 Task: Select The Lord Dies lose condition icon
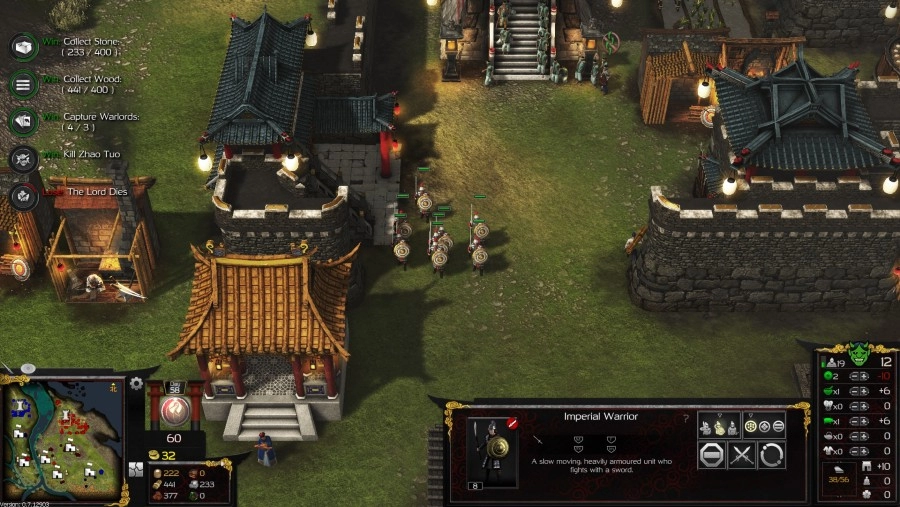tap(23, 194)
